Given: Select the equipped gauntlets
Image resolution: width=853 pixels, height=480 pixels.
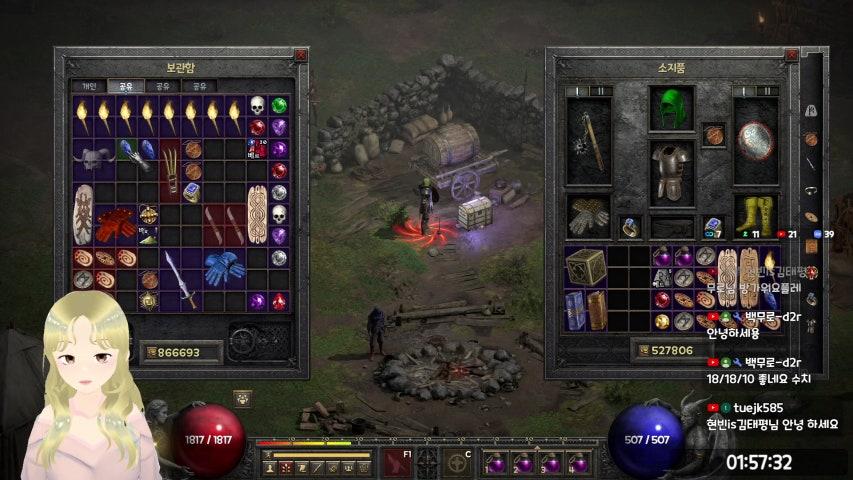Looking at the screenshot, I should pyautogui.click(x=588, y=215).
